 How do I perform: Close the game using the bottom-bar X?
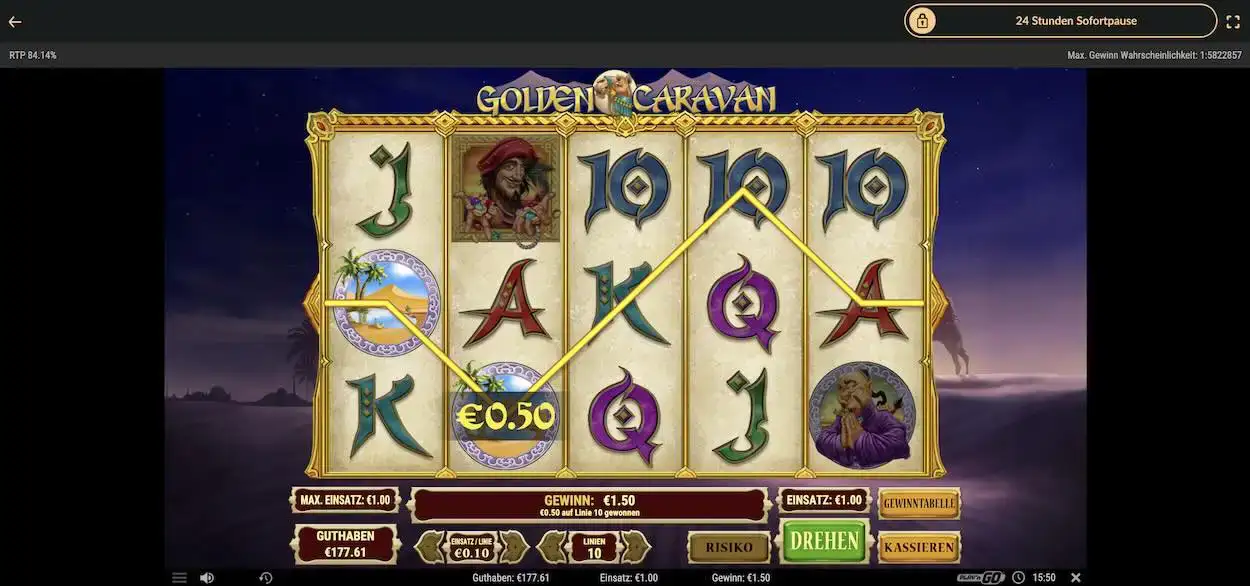pos(1076,578)
